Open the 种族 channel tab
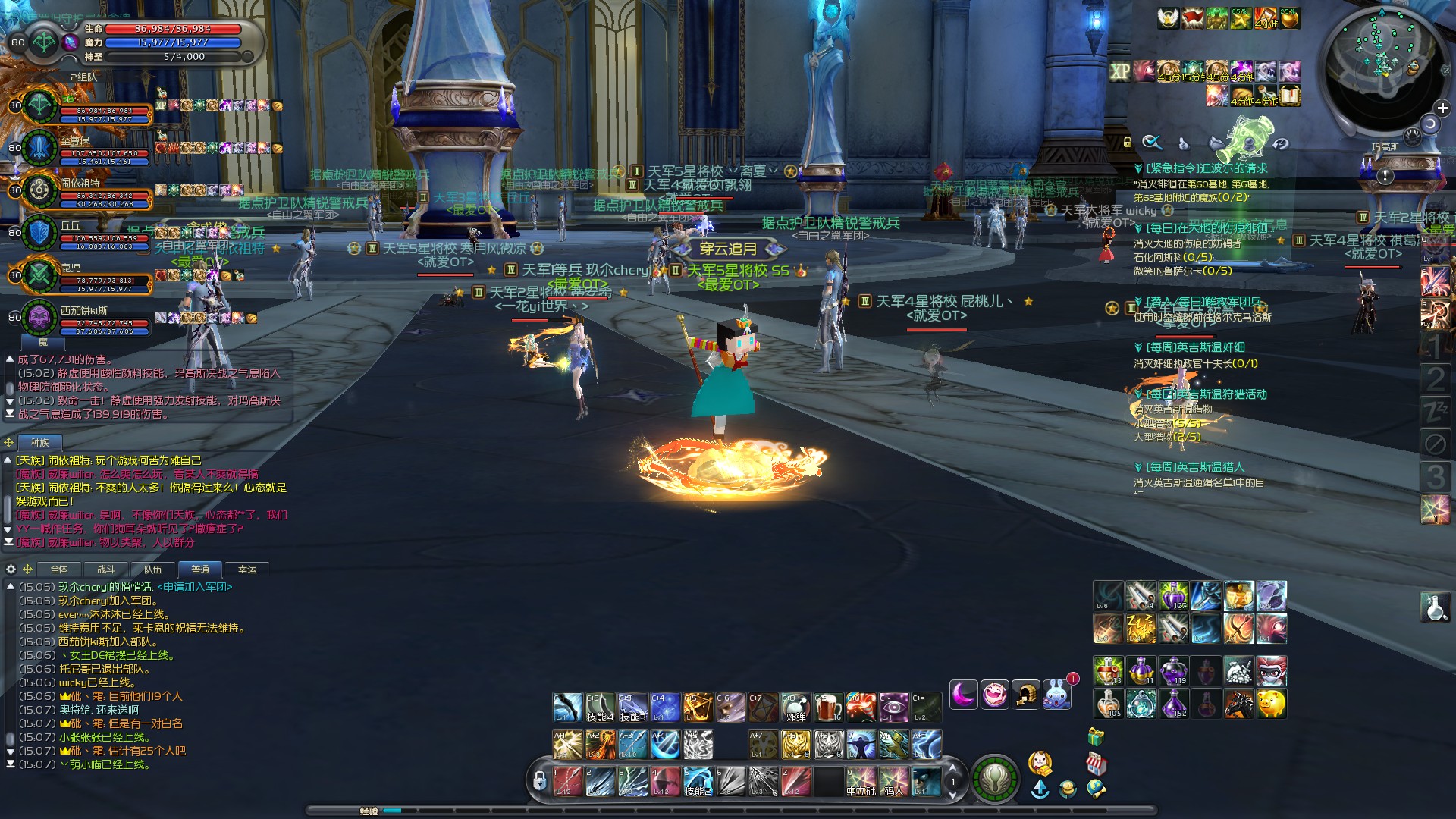 (x=39, y=443)
